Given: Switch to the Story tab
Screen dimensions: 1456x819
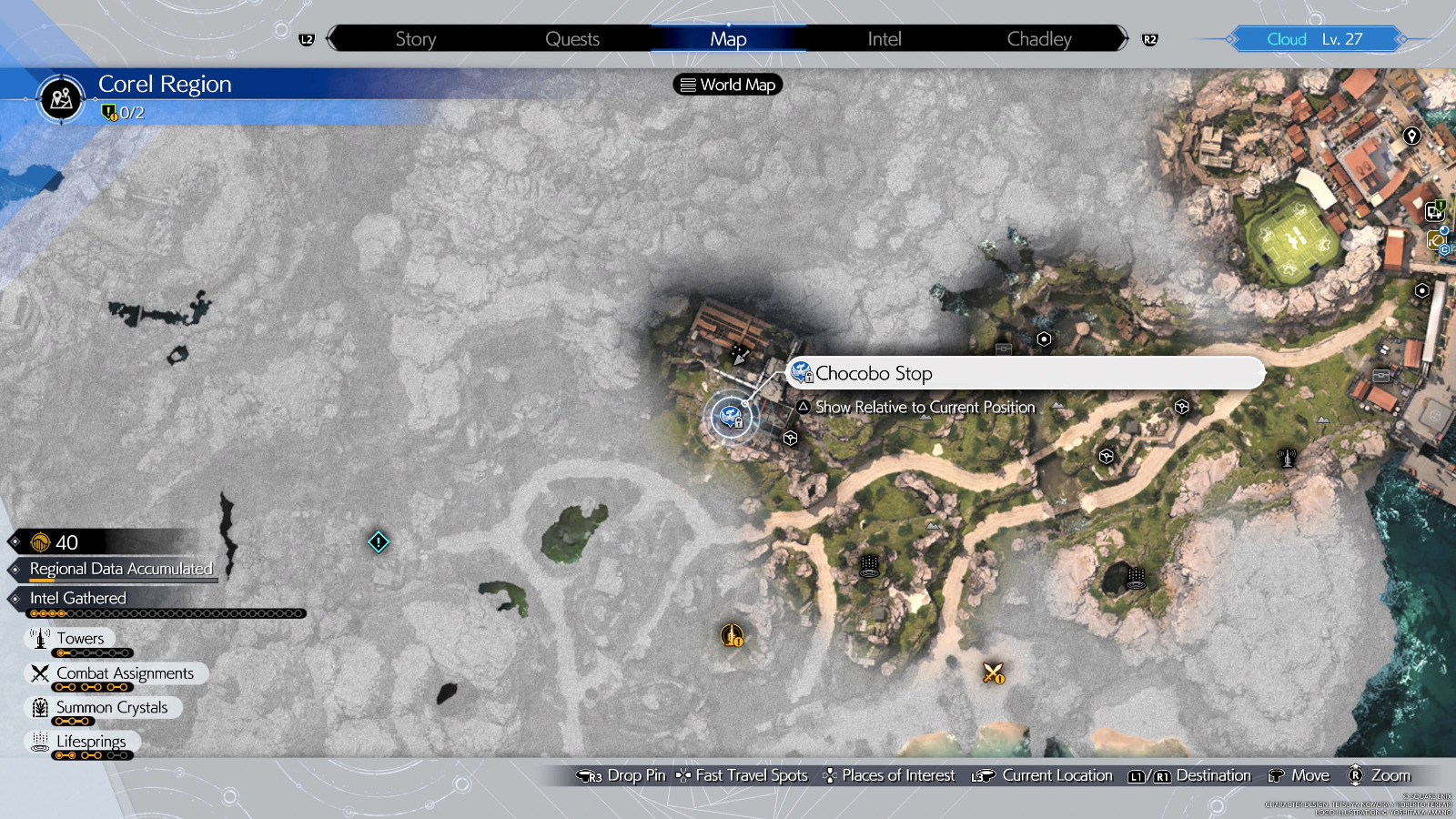Looking at the screenshot, I should point(415,39).
